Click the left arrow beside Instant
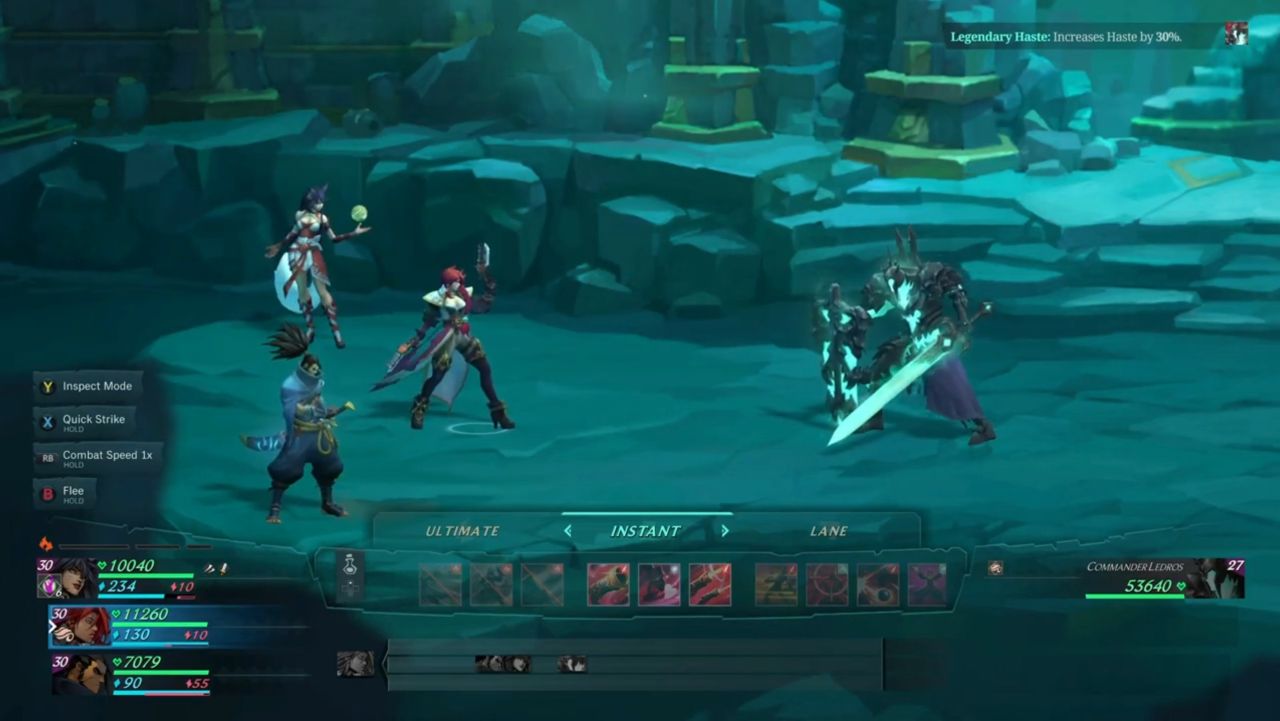This screenshot has height=721, width=1280. pos(568,531)
